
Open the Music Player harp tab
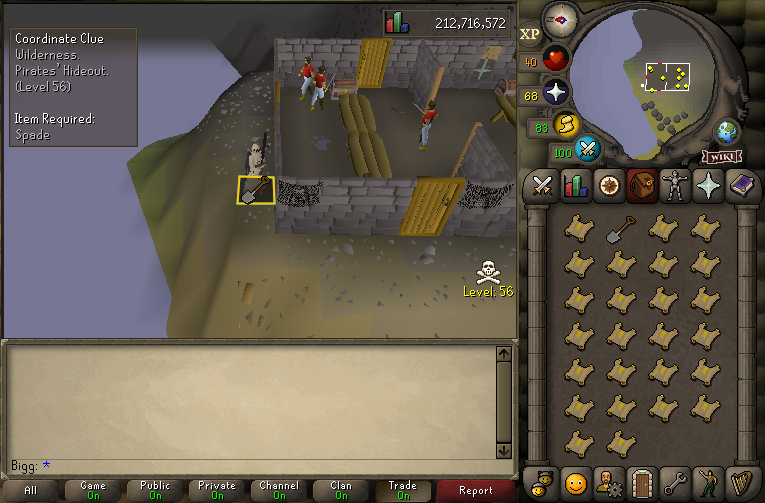coord(740,485)
